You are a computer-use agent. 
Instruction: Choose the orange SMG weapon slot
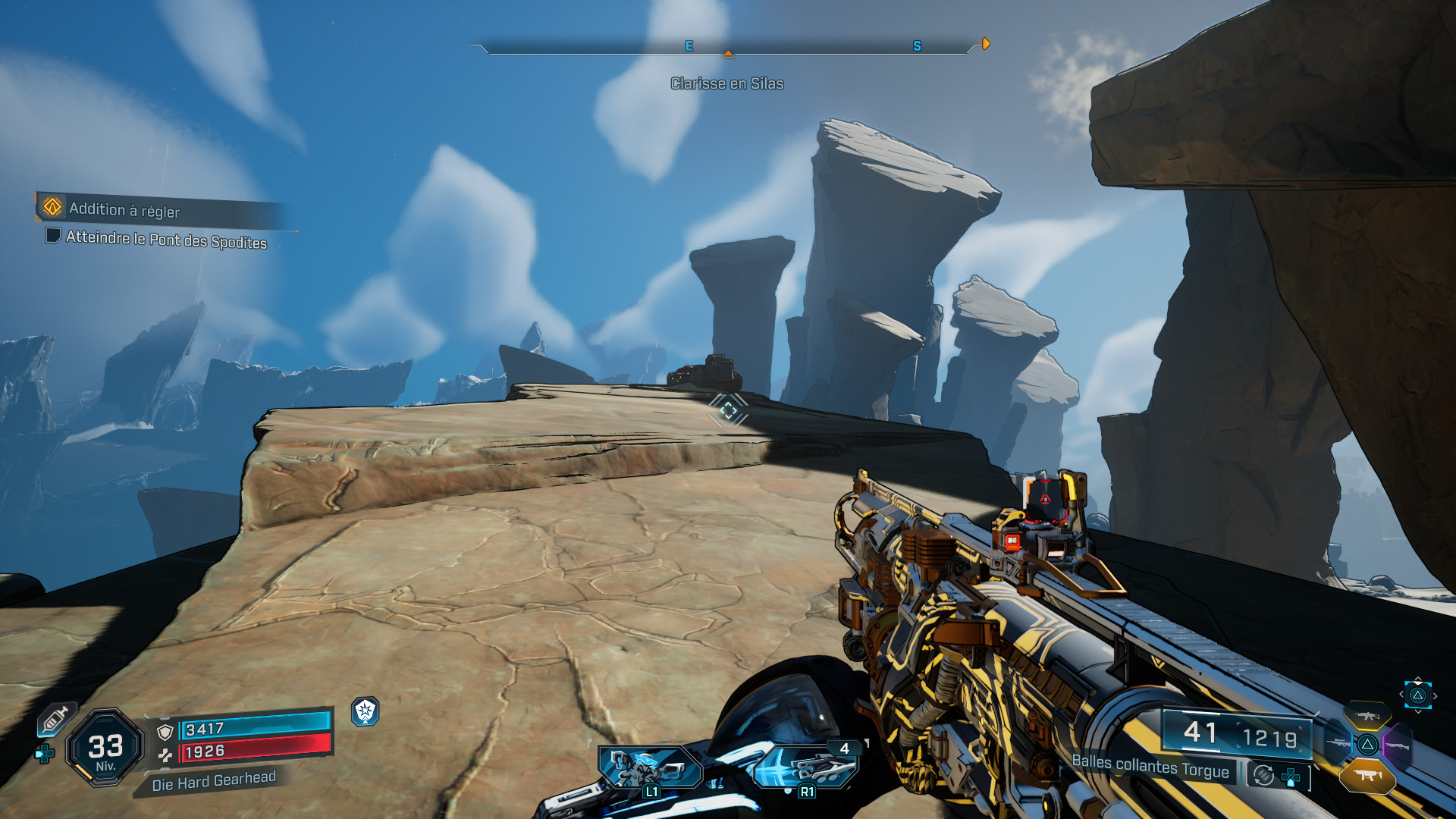[1367, 775]
